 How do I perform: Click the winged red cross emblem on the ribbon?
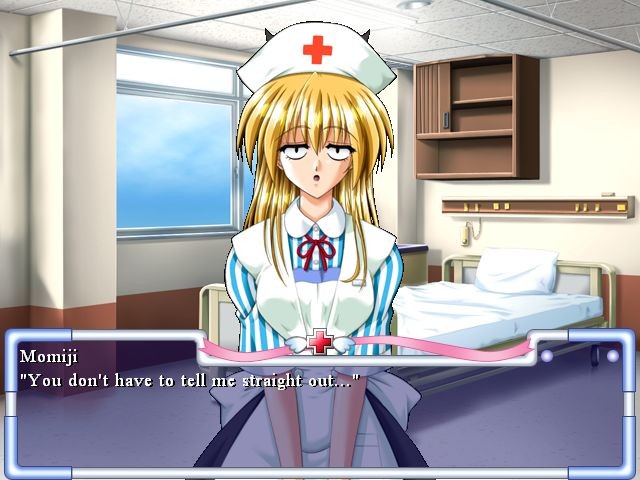320,342
